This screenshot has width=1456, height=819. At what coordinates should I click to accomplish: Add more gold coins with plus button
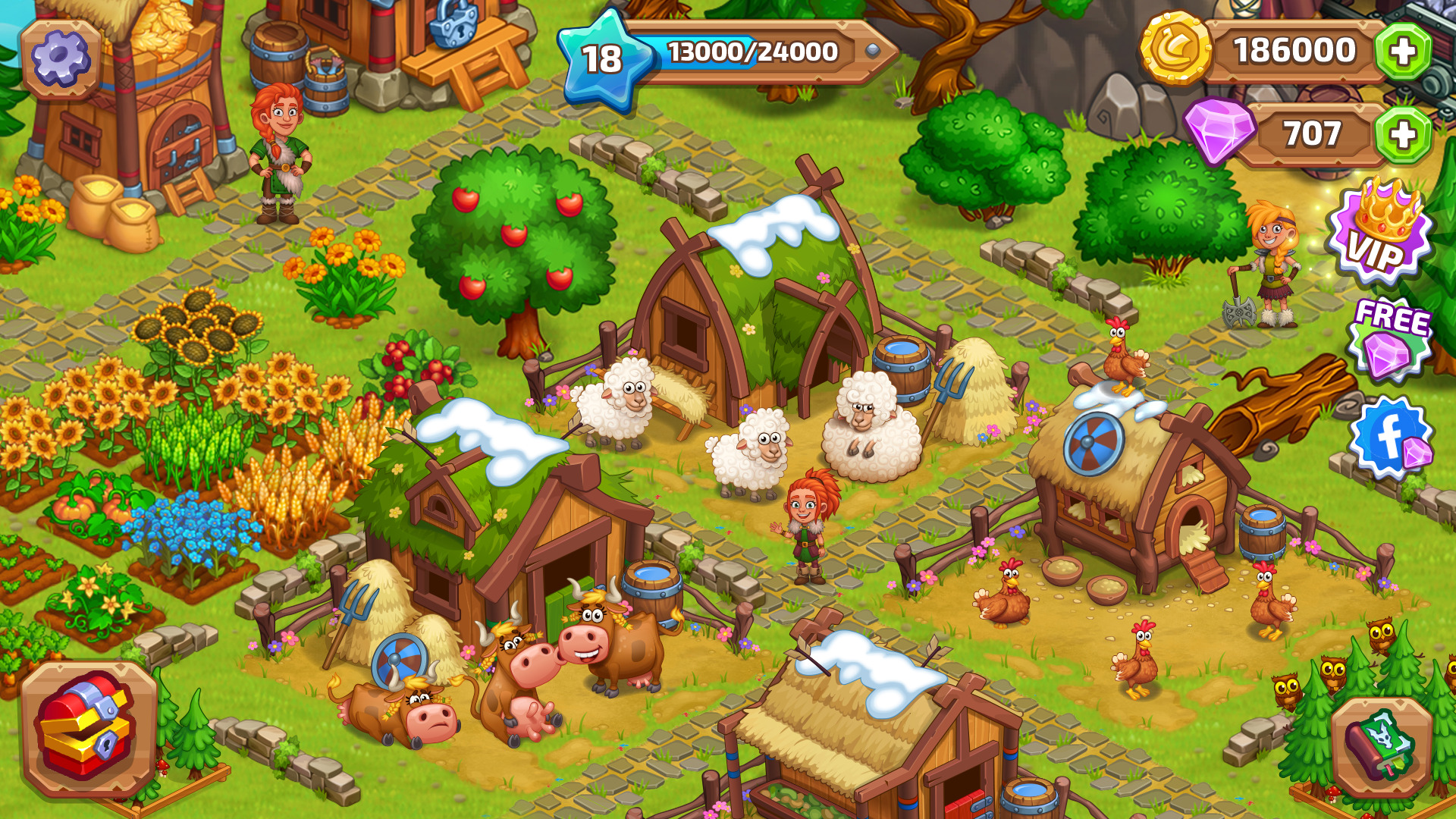tap(1403, 52)
